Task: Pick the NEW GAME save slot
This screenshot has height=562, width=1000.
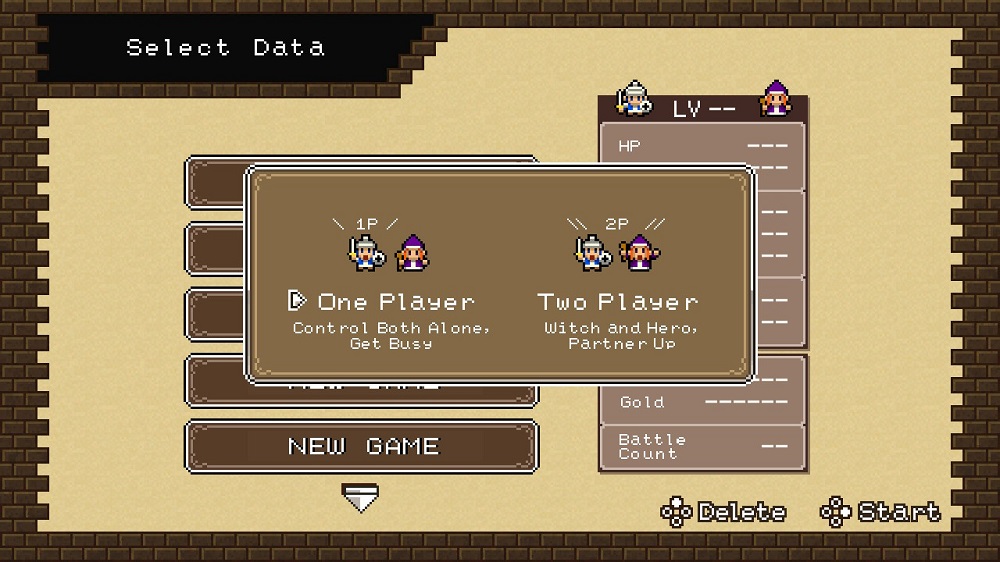Action: pyautogui.click(x=362, y=446)
